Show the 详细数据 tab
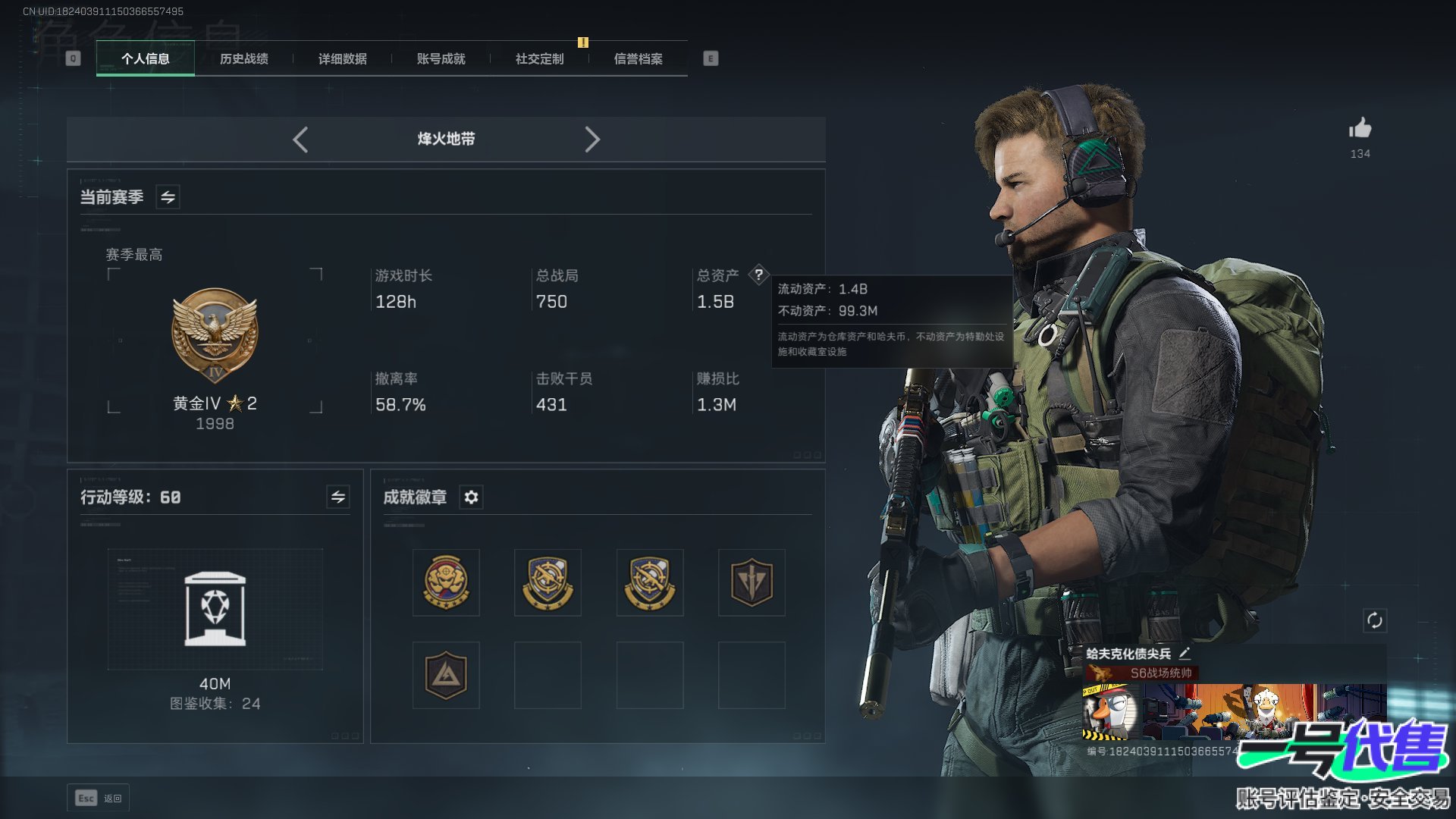This screenshot has width=1456, height=819. (x=342, y=58)
